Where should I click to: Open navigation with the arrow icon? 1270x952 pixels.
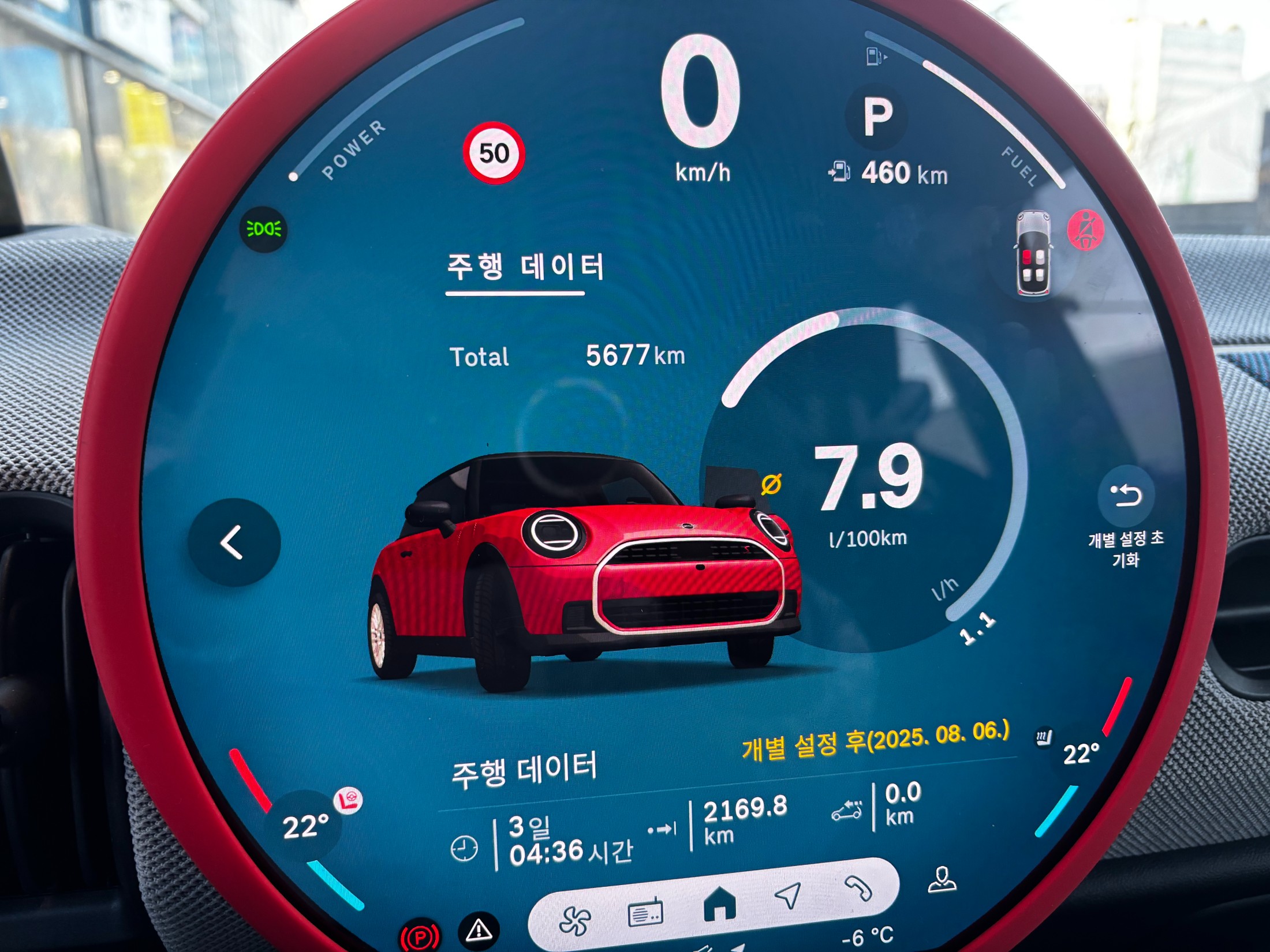point(788,895)
